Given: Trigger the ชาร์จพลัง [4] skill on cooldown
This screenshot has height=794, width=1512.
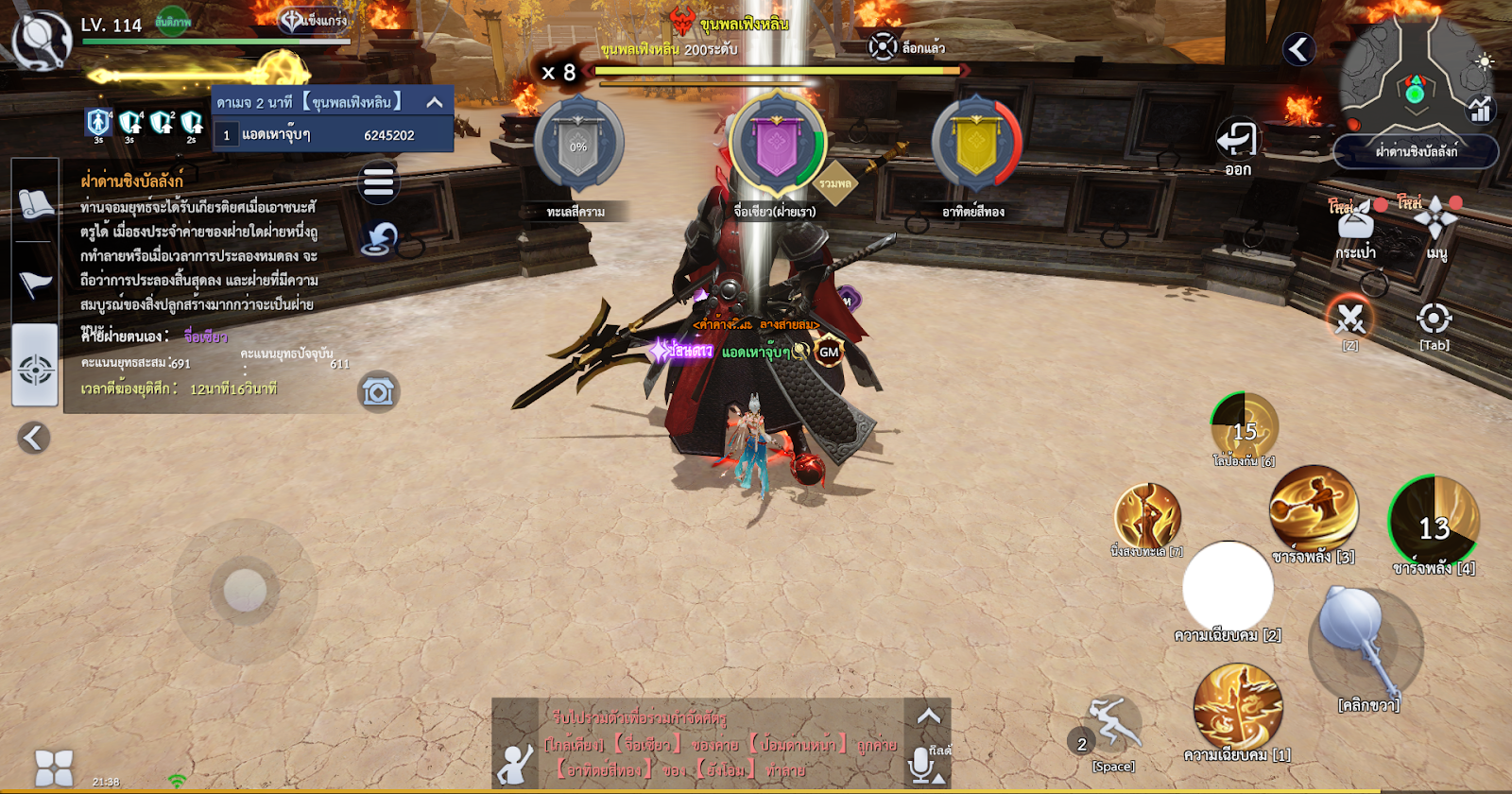Looking at the screenshot, I should point(1434,522).
